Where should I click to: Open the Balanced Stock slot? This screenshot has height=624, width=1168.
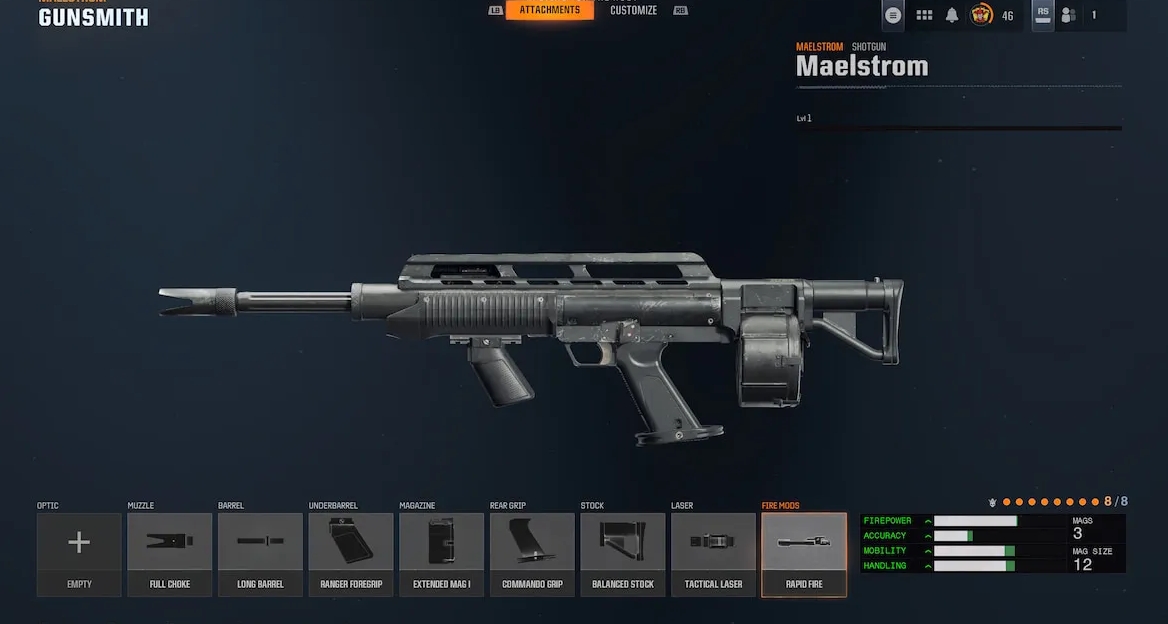[622, 554]
